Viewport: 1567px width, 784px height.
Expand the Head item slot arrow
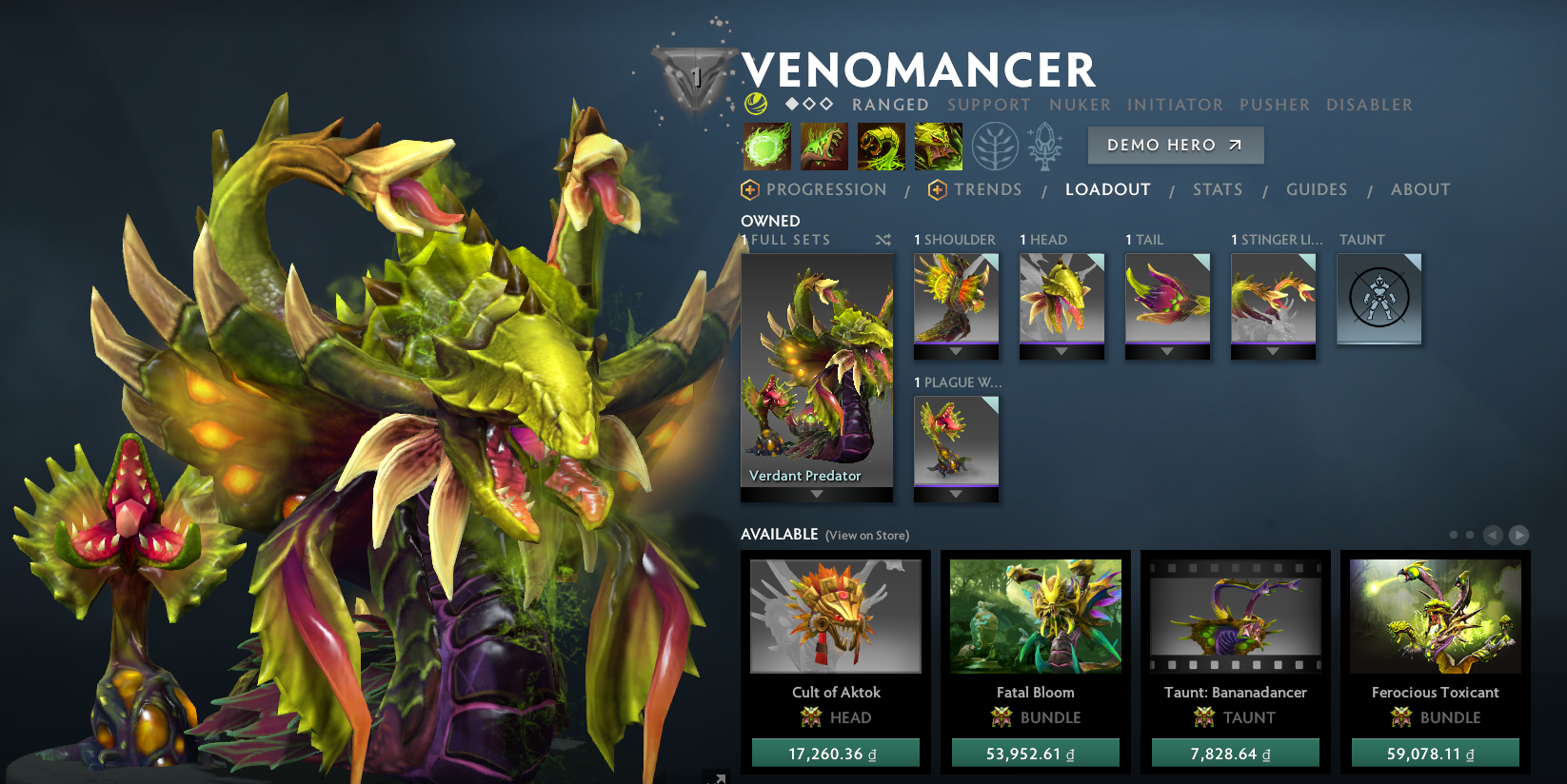point(1062,350)
